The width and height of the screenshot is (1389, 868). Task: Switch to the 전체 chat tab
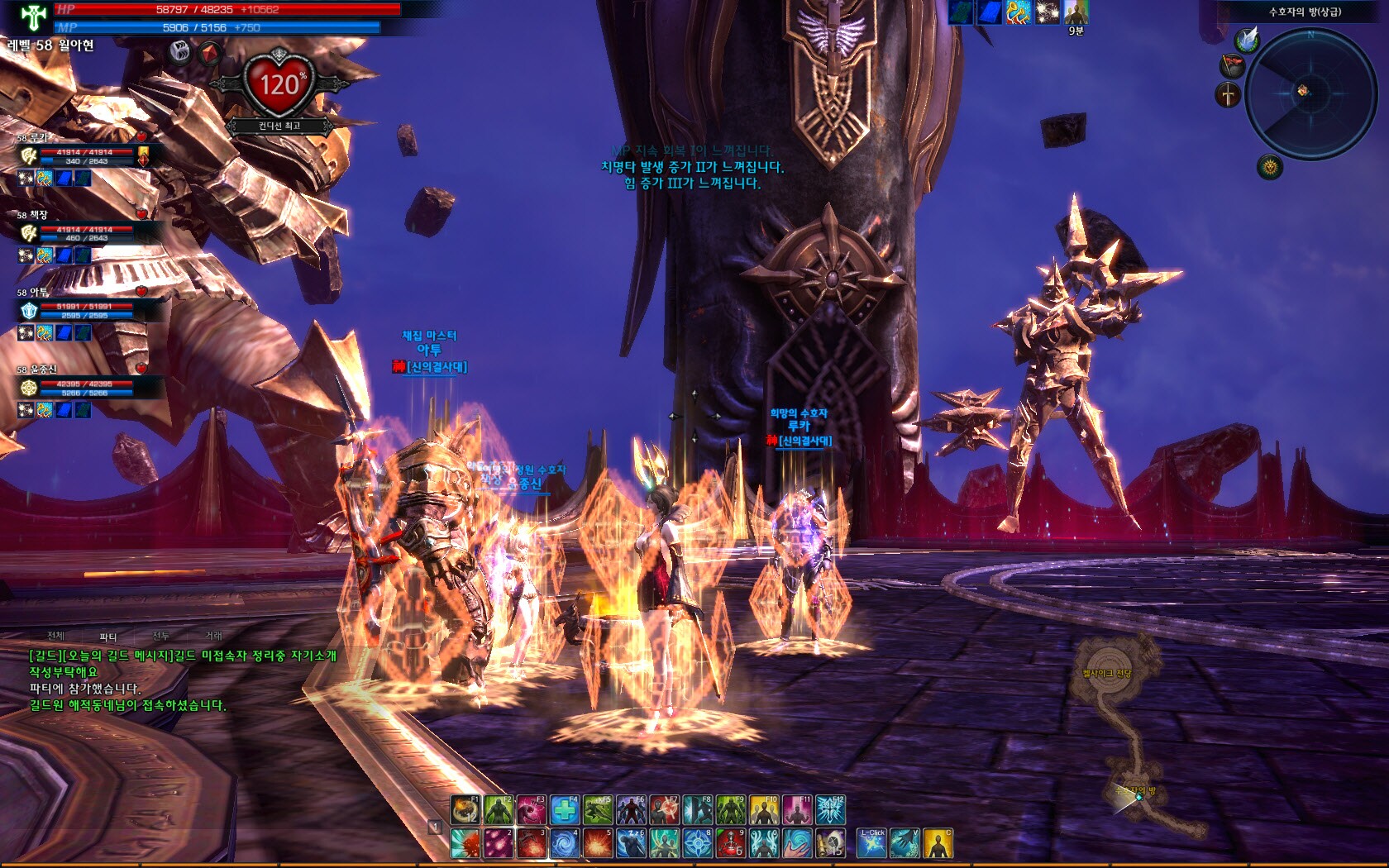pyautogui.click(x=55, y=636)
